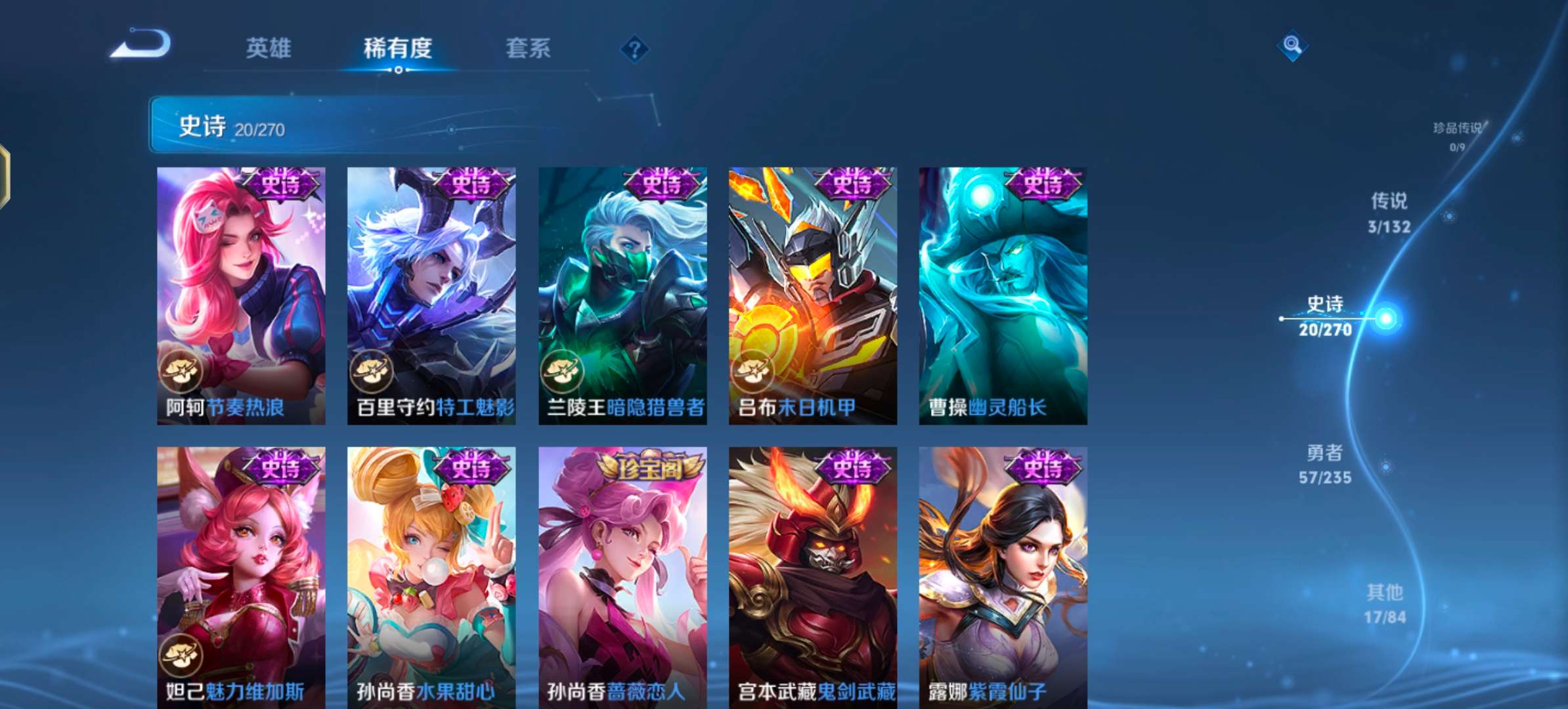Screen dimensions: 1568x709
Task: Switch to the 英雄 tab
Action: [270, 49]
